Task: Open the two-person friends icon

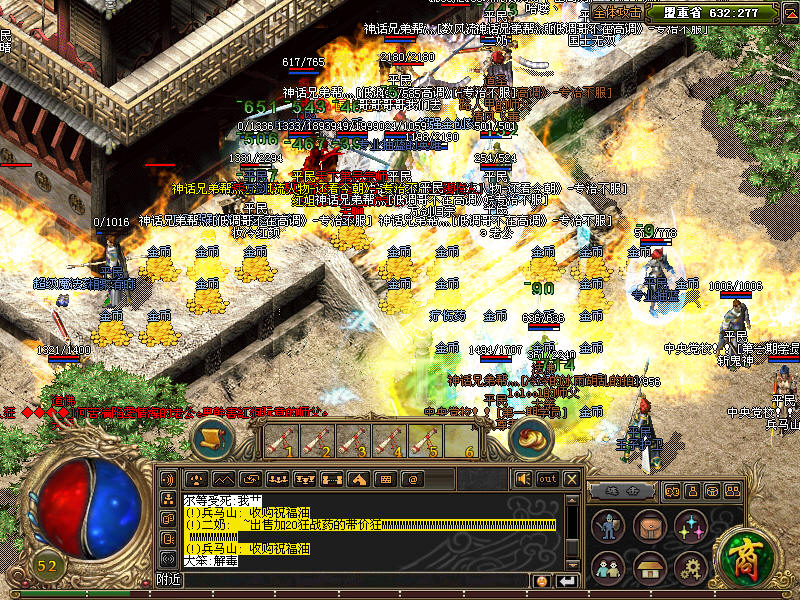Action: [x=607, y=567]
